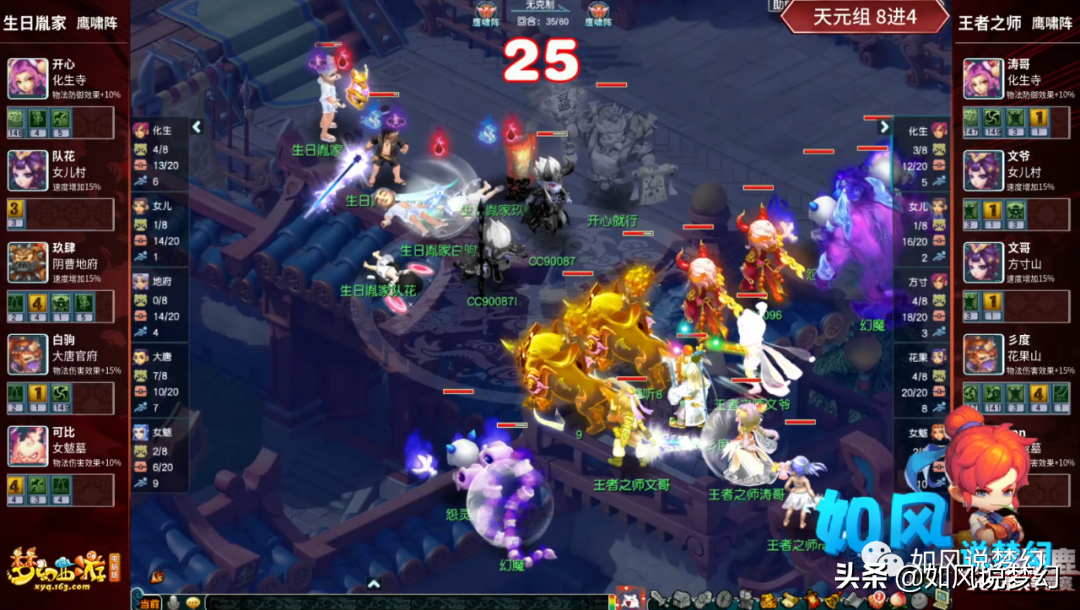Viewport: 1080px width, 610px height.
Task: Select 涛哥 化生寺 portrait on right team
Action: tap(983, 78)
